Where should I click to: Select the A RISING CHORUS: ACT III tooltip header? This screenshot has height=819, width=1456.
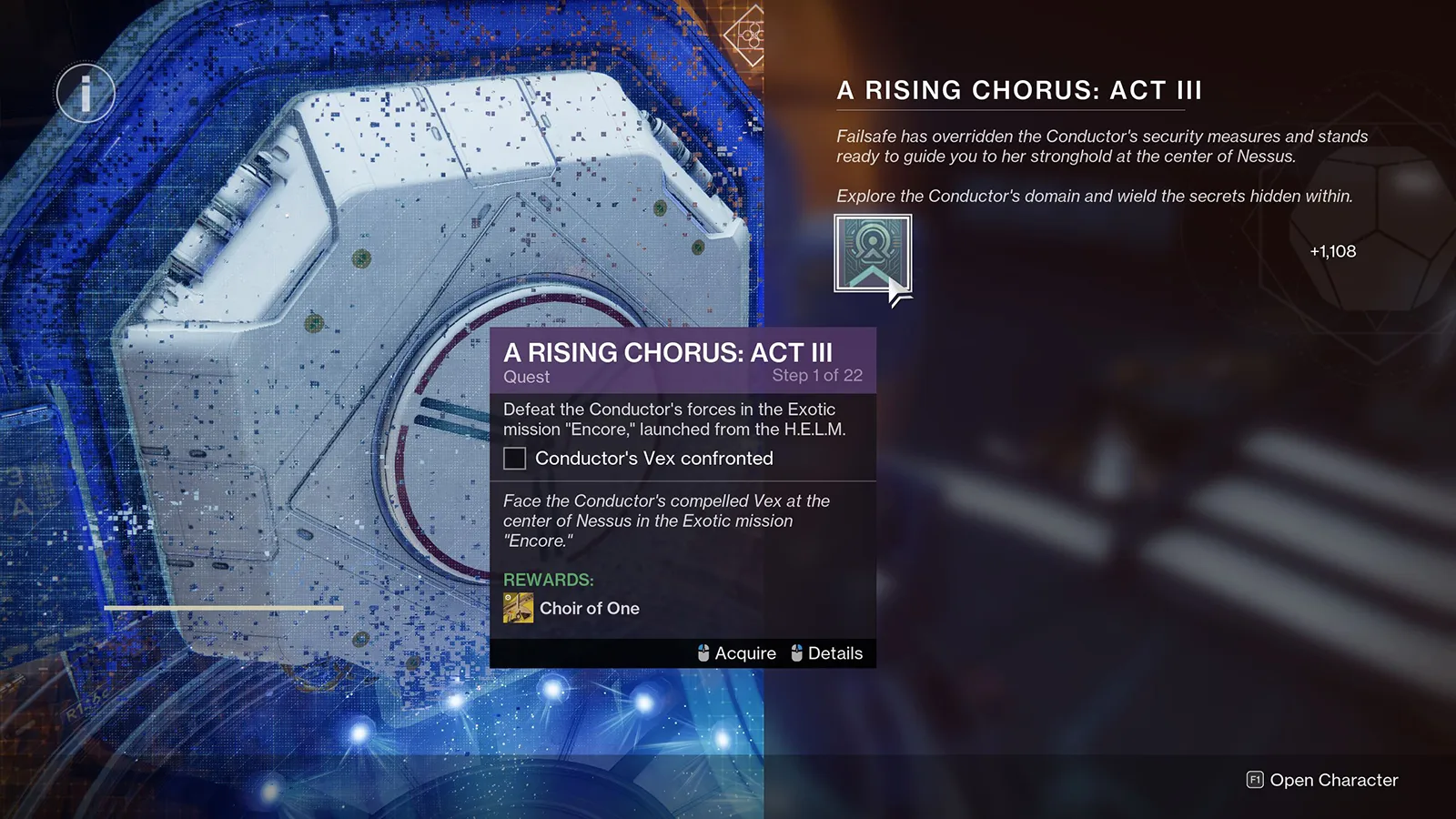pos(671,352)
